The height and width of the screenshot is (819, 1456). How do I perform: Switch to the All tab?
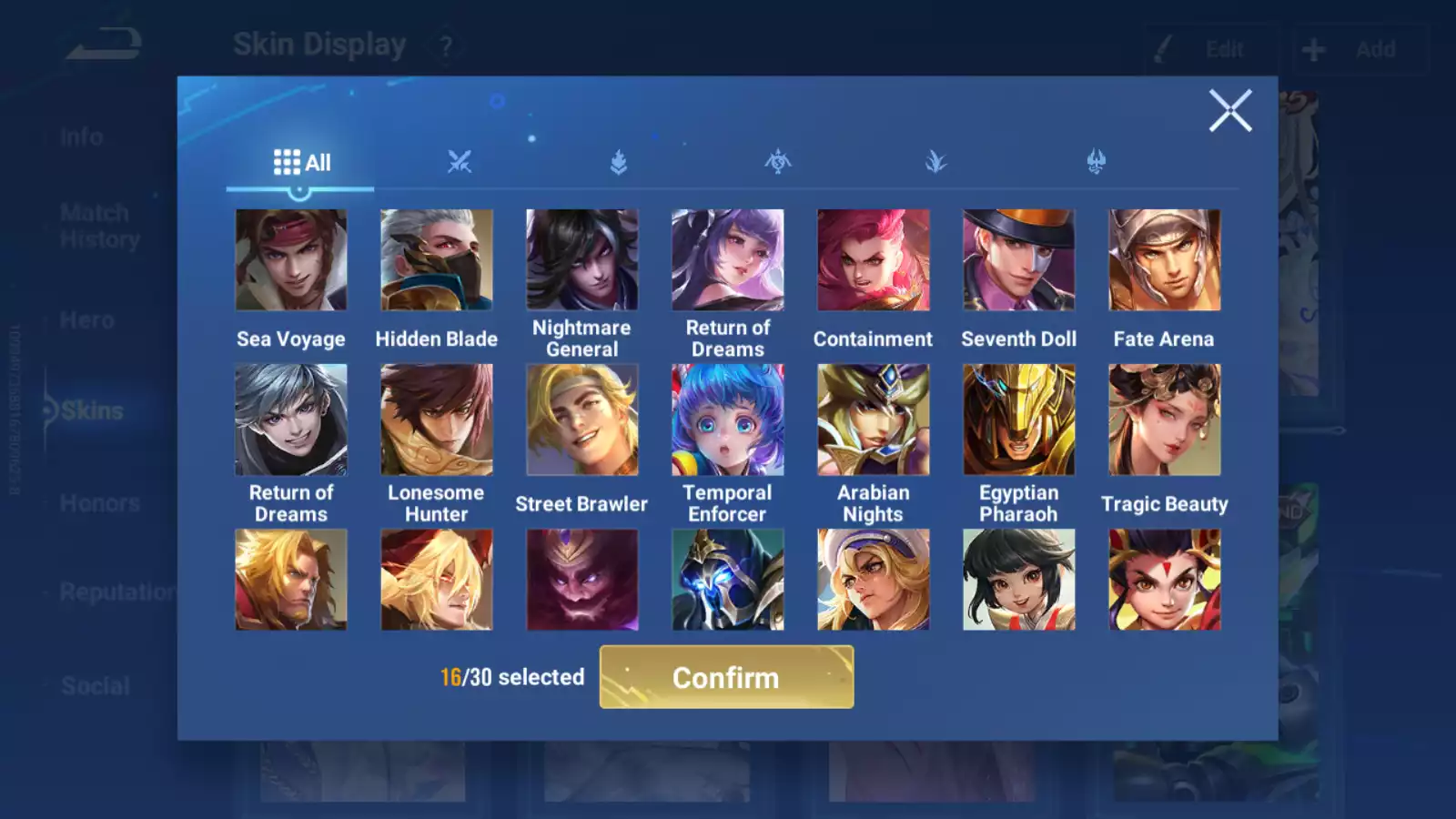(x=300, y=161)
